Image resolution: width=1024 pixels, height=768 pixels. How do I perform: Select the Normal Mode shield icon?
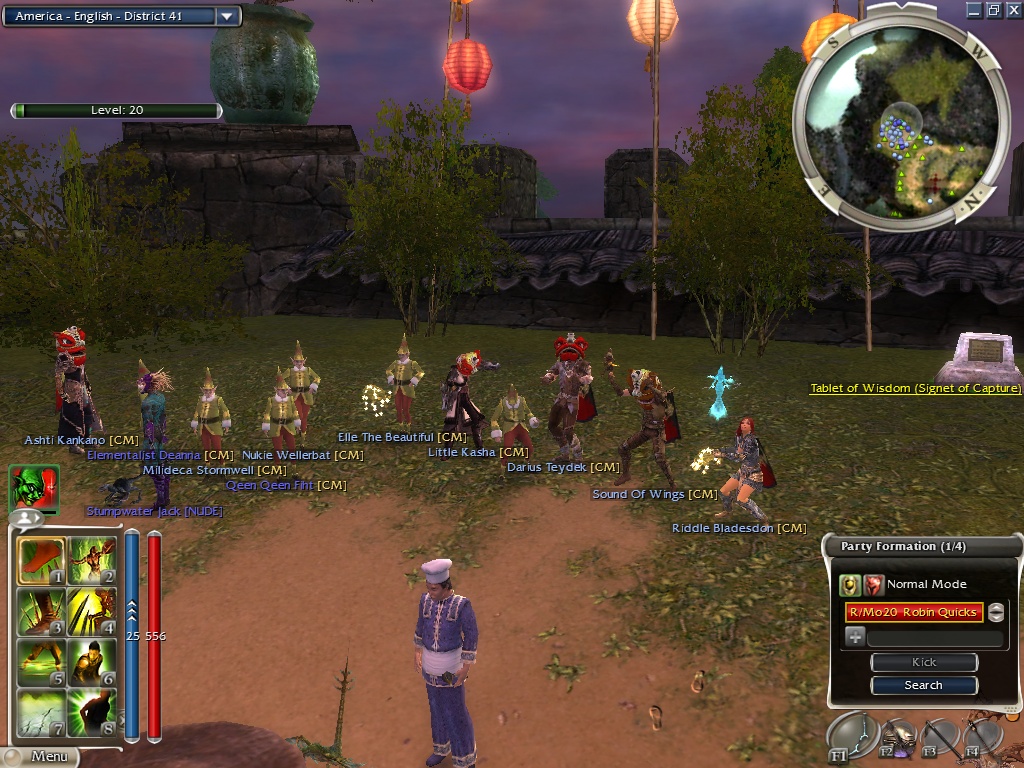click(850, 585)
